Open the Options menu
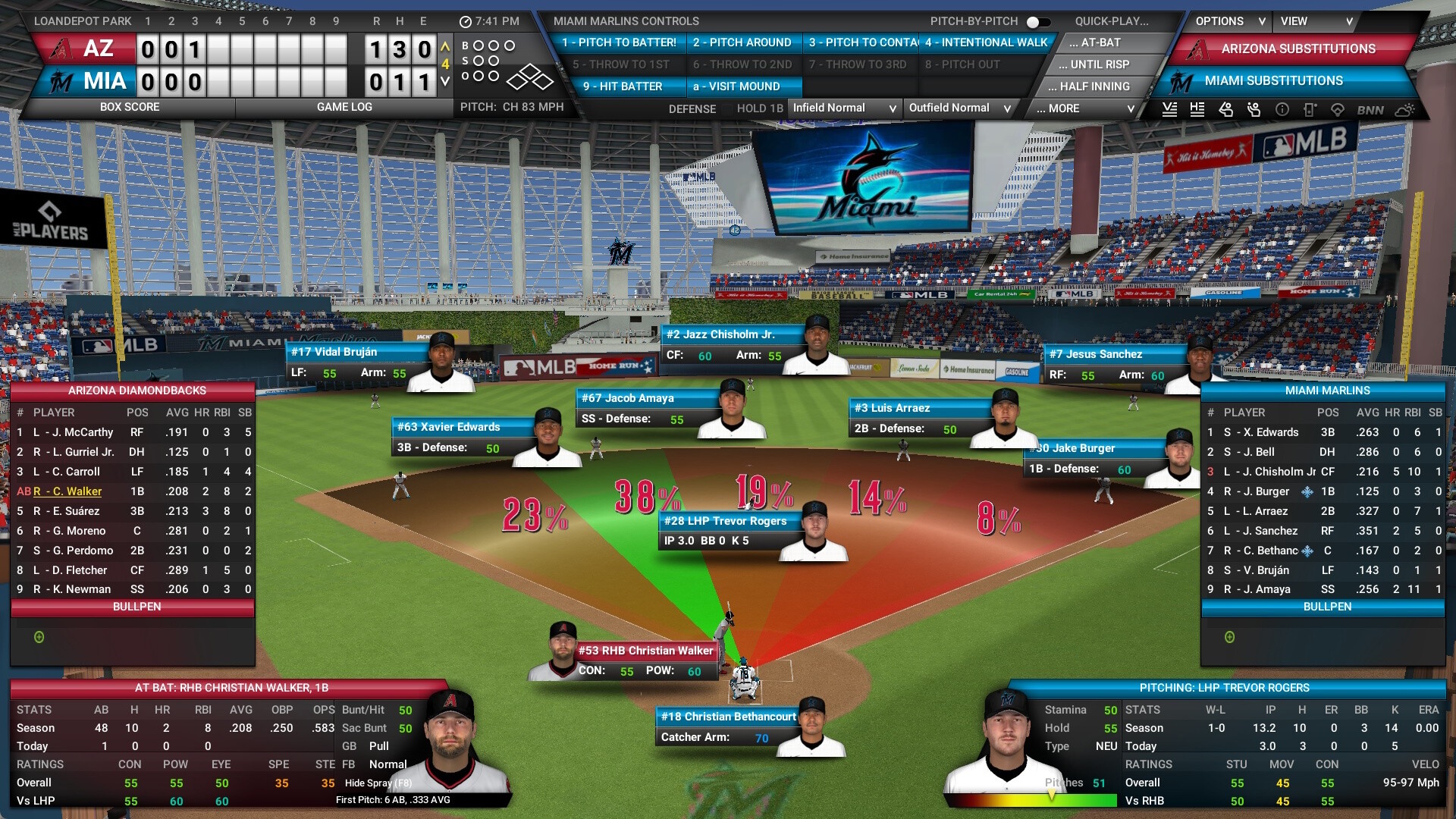This screenshot has width=1456, height=819. click(x=1229, y=21)
